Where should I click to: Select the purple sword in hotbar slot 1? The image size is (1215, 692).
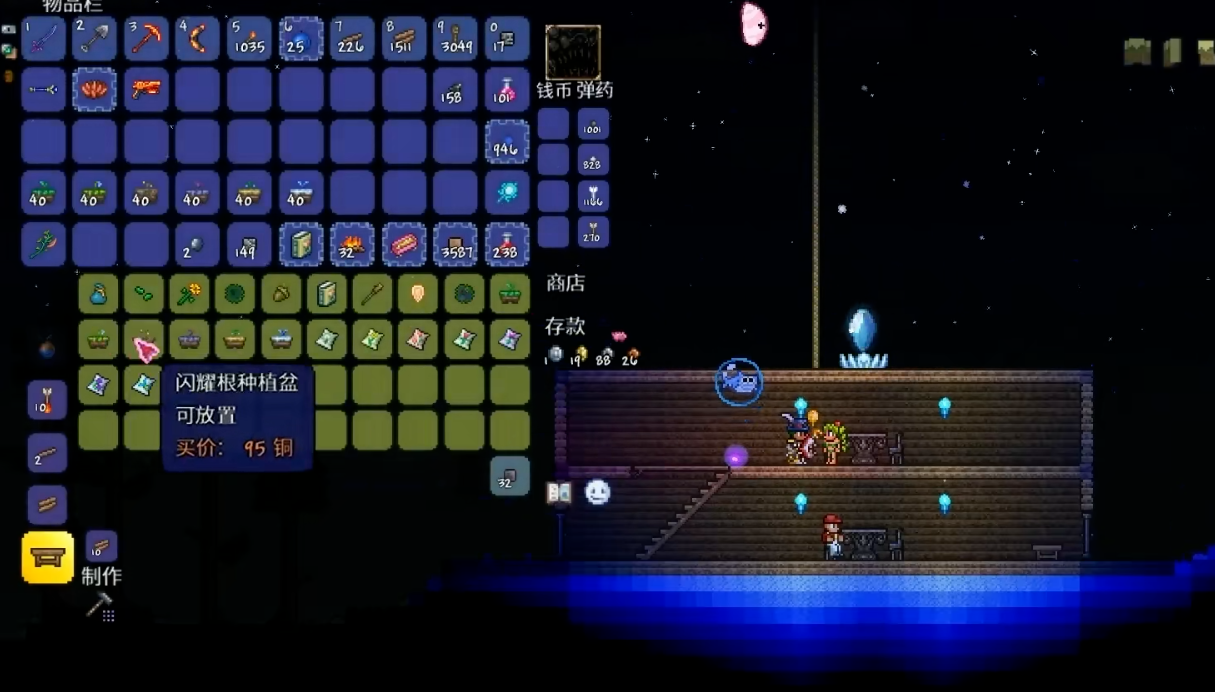[x=43, y=39]
